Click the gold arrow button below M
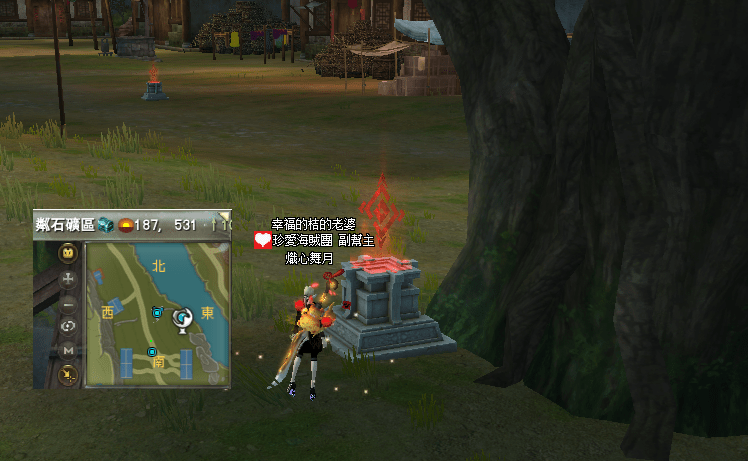The image size is (748, 461). (68, 375)
